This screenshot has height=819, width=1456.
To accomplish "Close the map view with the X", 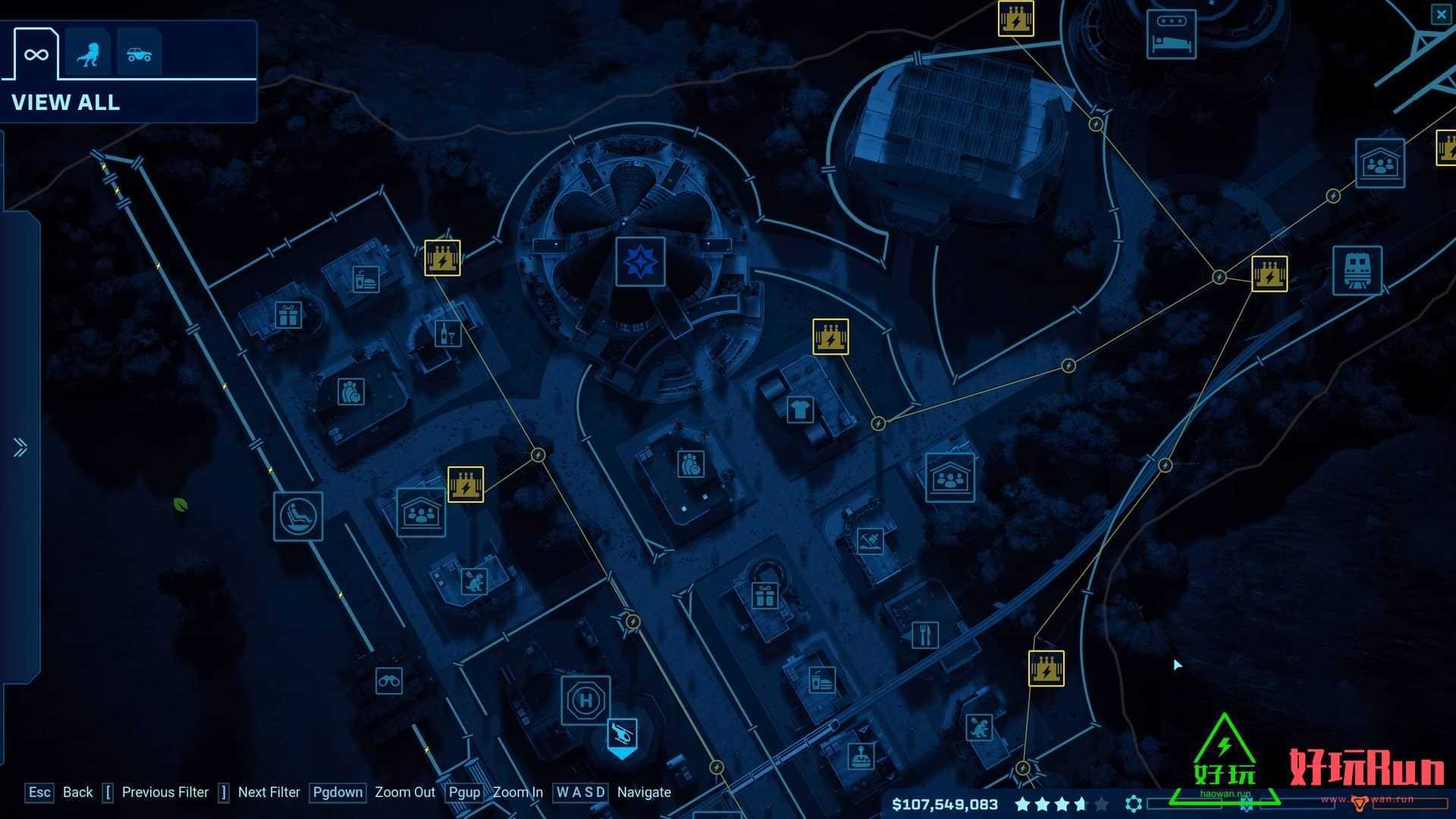I will pos(1441,14).
